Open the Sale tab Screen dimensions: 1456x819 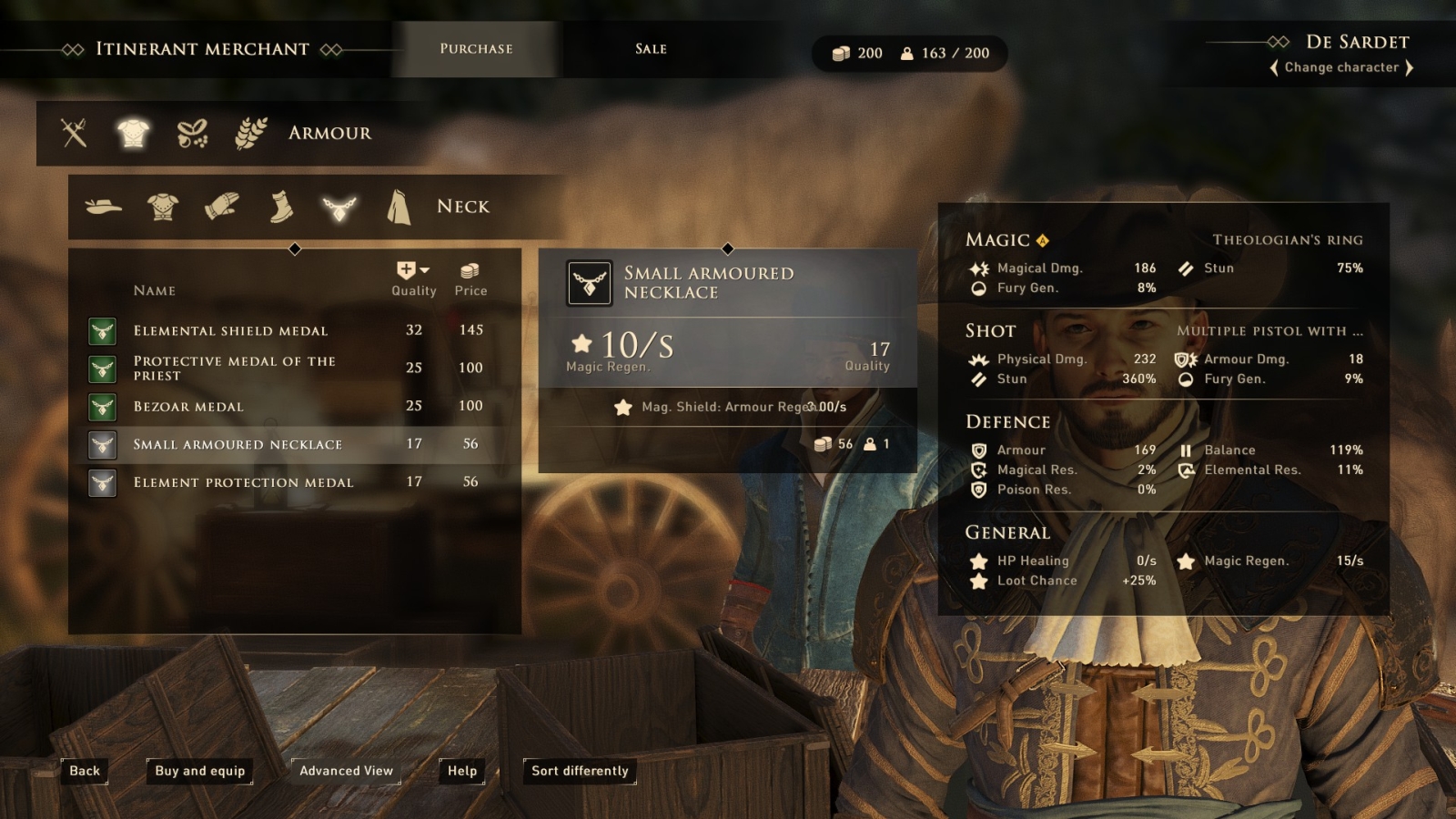click(x=651, y=49)
